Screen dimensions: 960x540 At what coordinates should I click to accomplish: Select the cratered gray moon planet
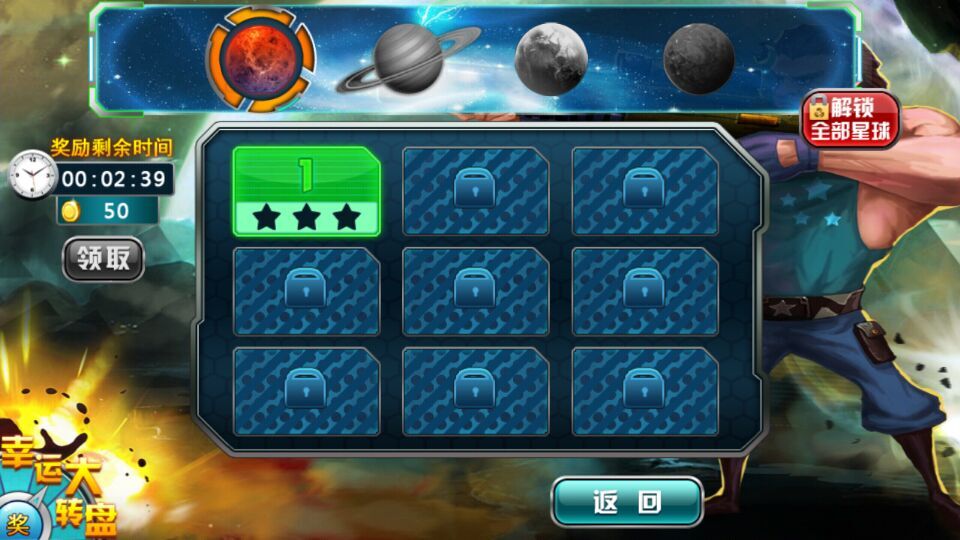[x=550, y=59]
